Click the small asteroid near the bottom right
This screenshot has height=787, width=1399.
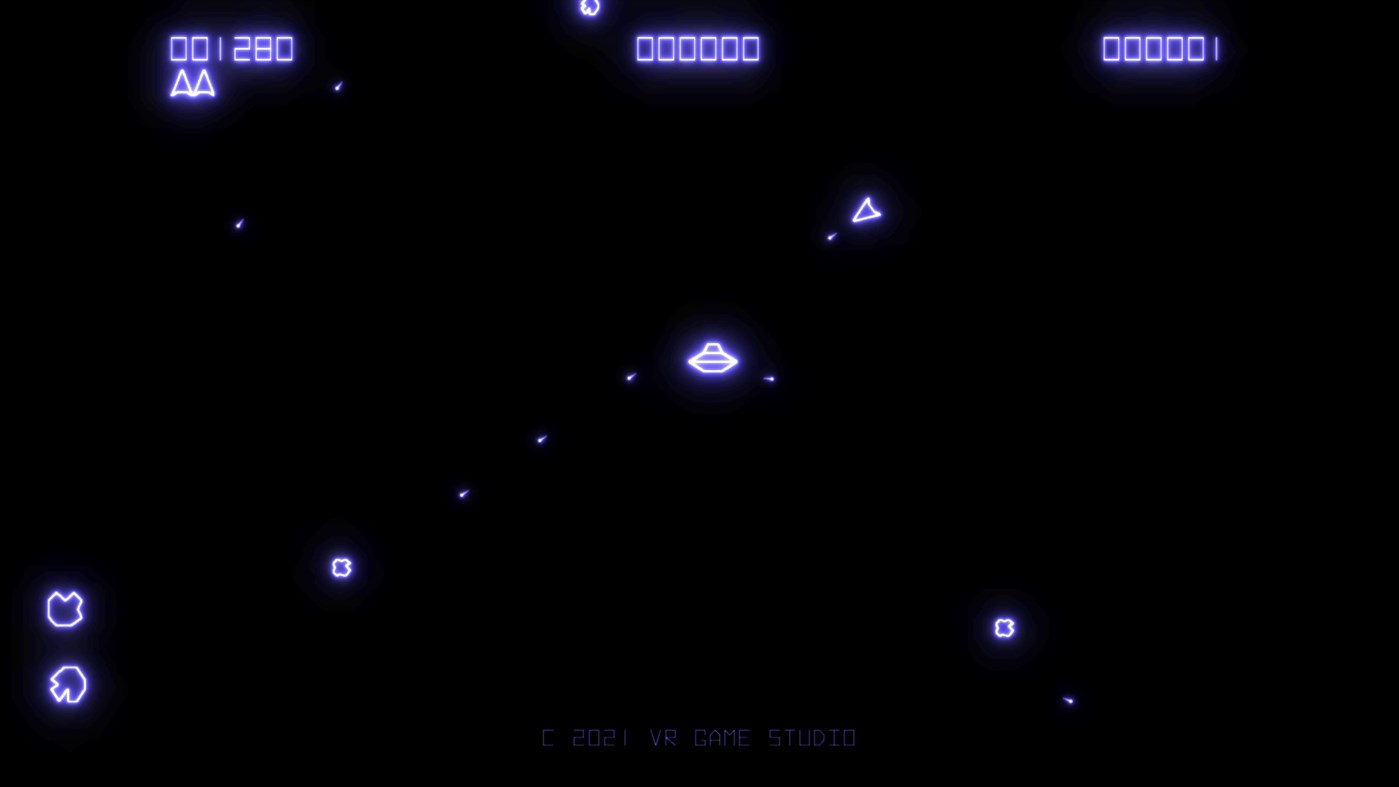point(1002,627)
